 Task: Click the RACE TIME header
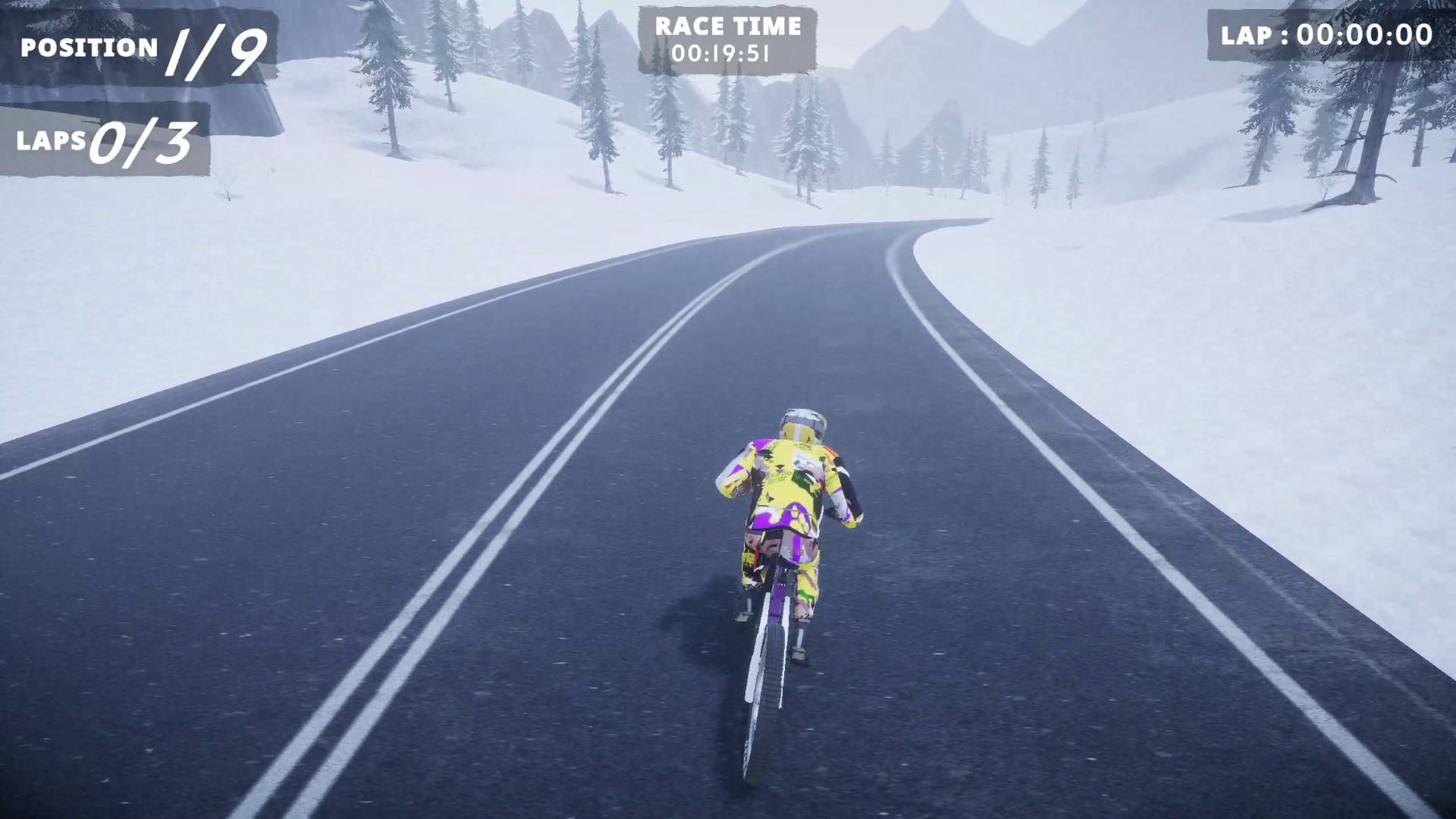pos(728,27)
